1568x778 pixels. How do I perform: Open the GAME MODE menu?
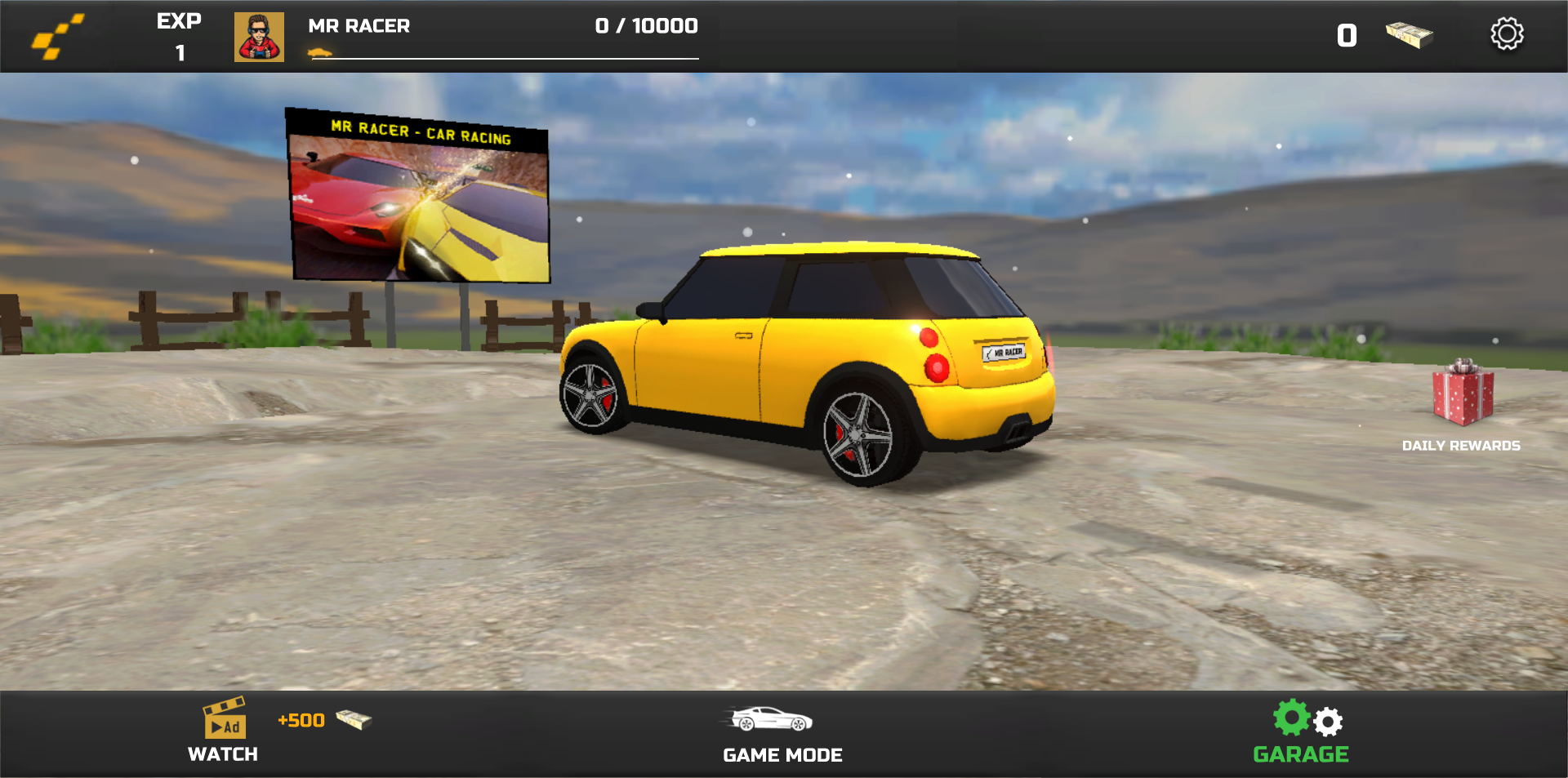coord(782,754)
